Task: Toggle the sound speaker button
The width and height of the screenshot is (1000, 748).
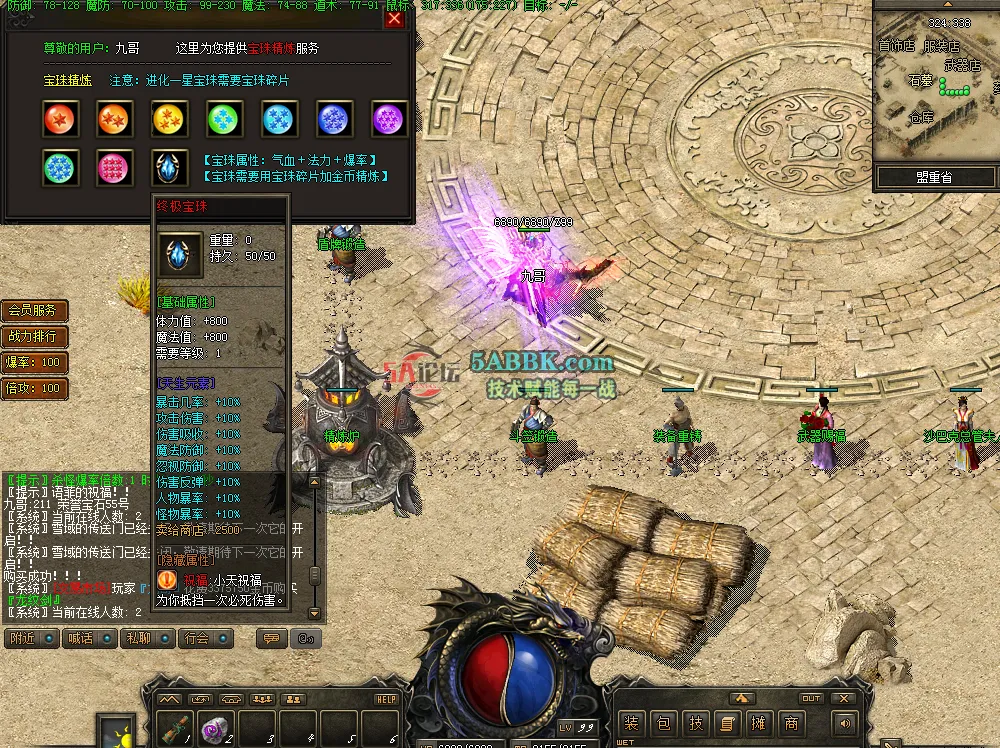Action: tap(845, 723)
